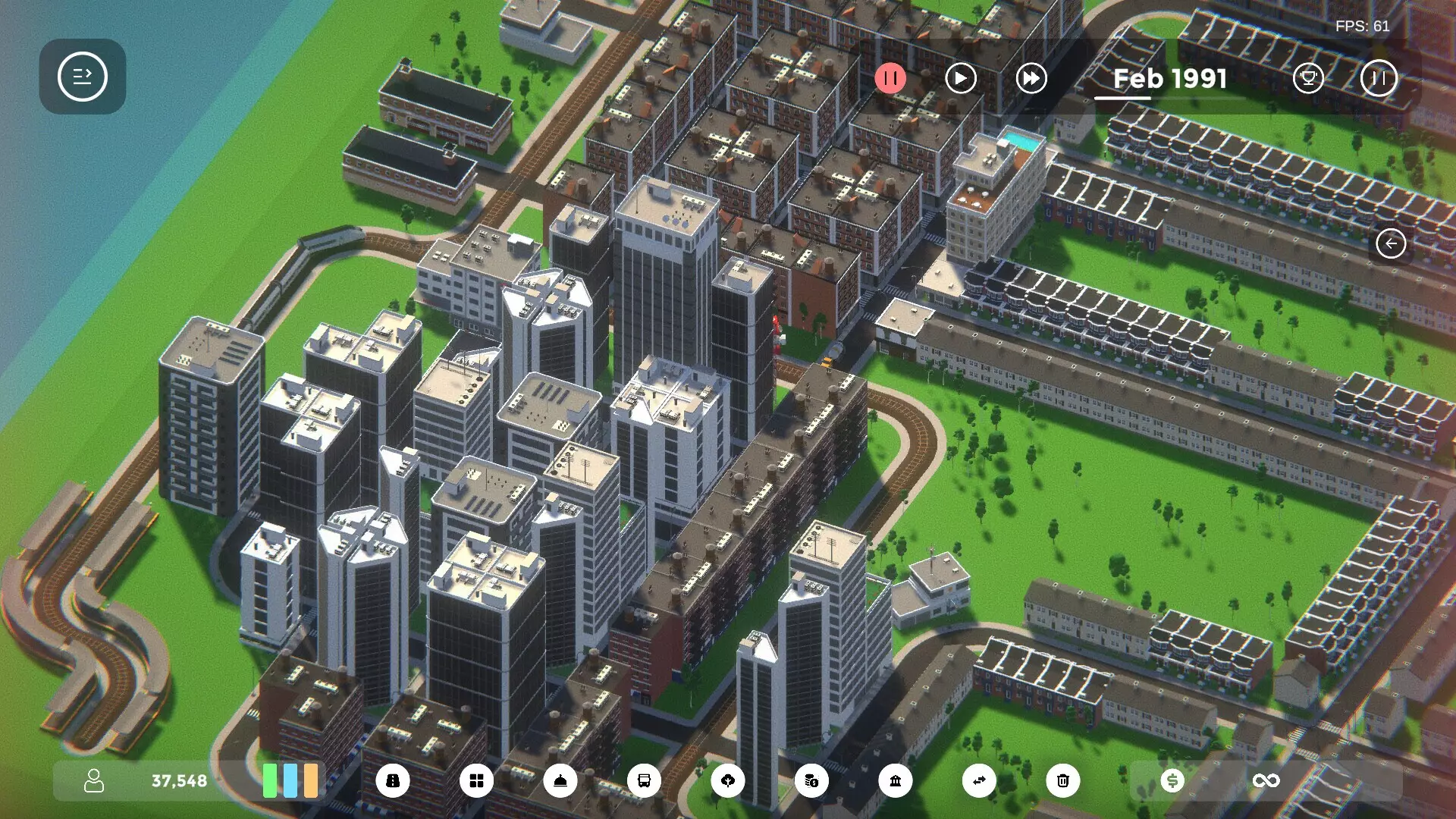
Task: Open the zoning menu with the grid icon
Action: [x=477, y=780]
